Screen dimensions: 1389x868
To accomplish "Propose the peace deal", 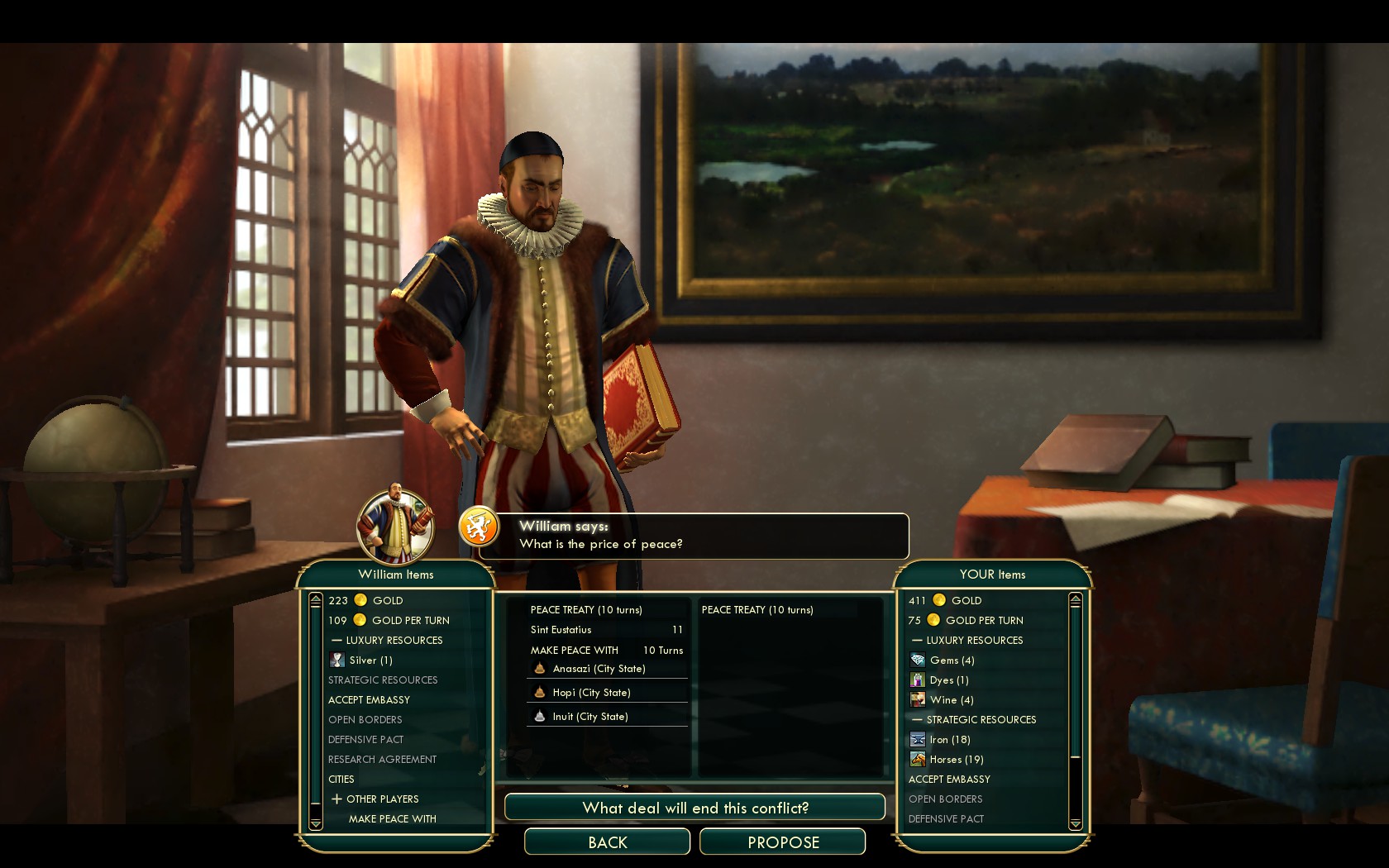I will (782, 842).
